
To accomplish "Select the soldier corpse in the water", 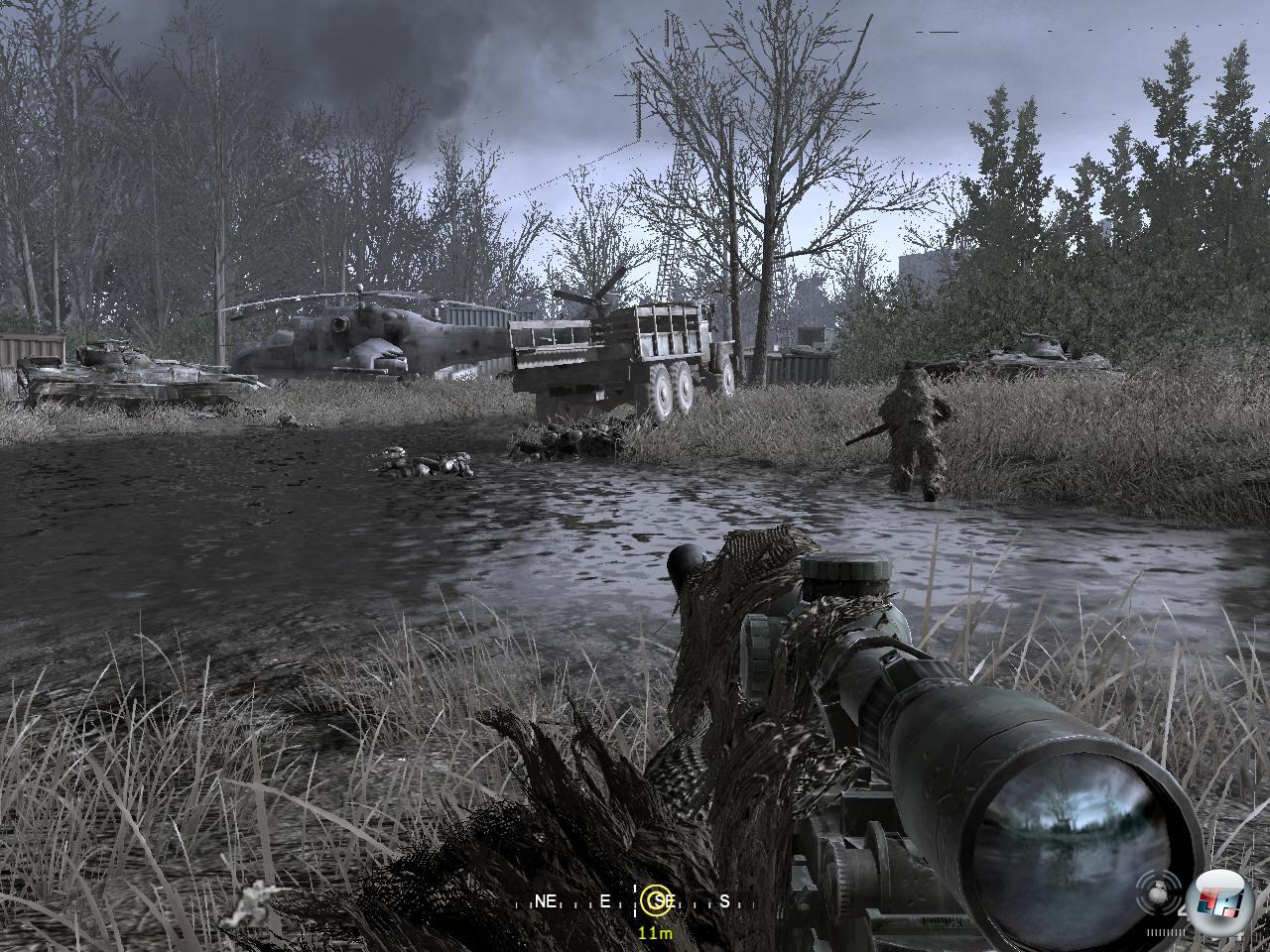I will click(422, 461).
